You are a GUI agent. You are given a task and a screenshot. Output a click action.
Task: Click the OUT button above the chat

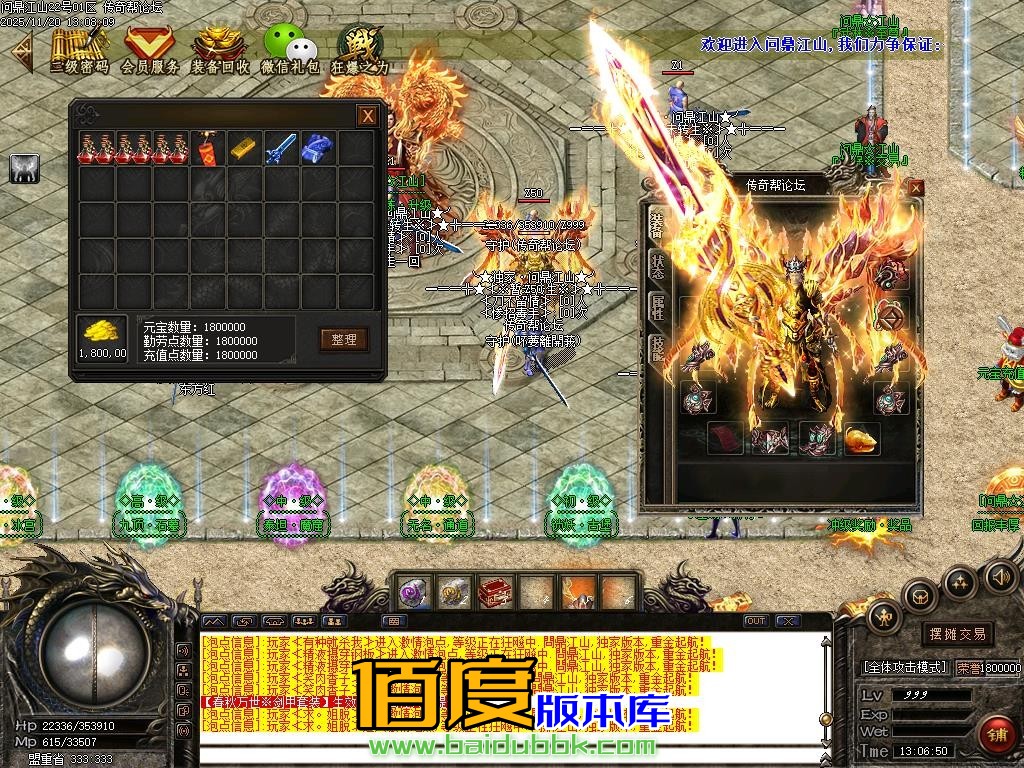[756, 621]
